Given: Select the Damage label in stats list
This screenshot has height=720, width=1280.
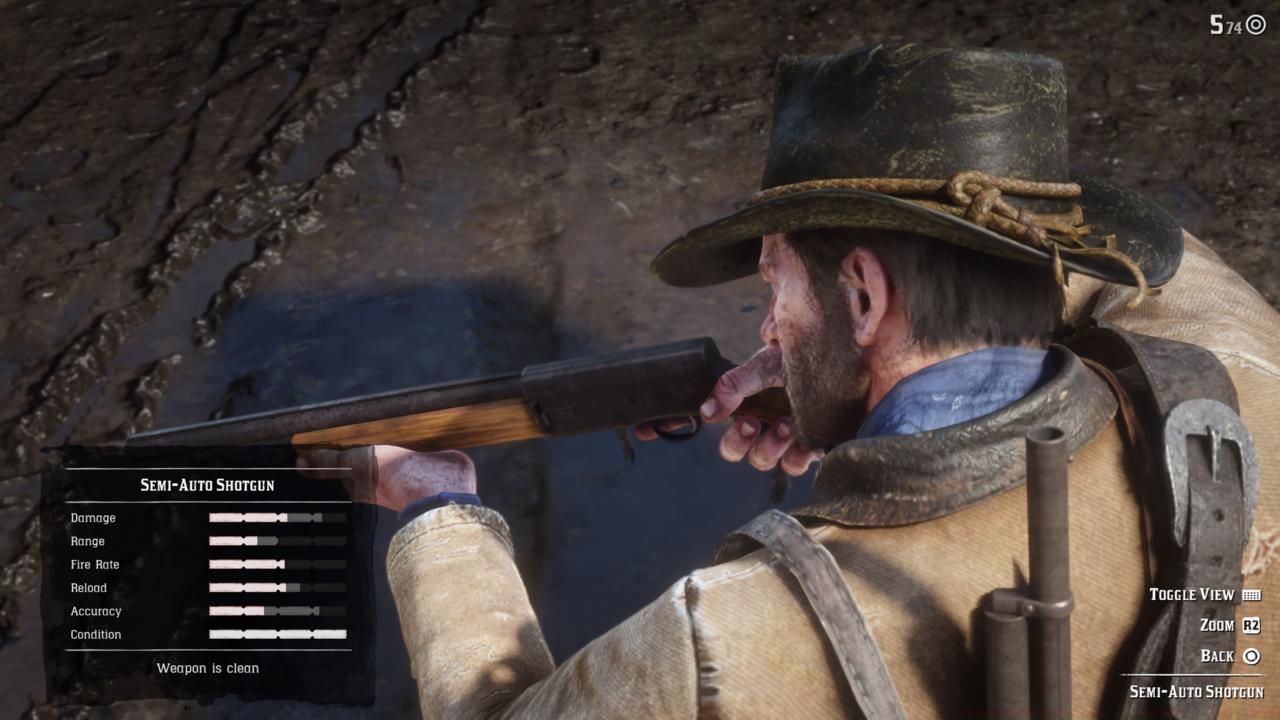Looking at the screenshot, I should [x=93, y=518].
